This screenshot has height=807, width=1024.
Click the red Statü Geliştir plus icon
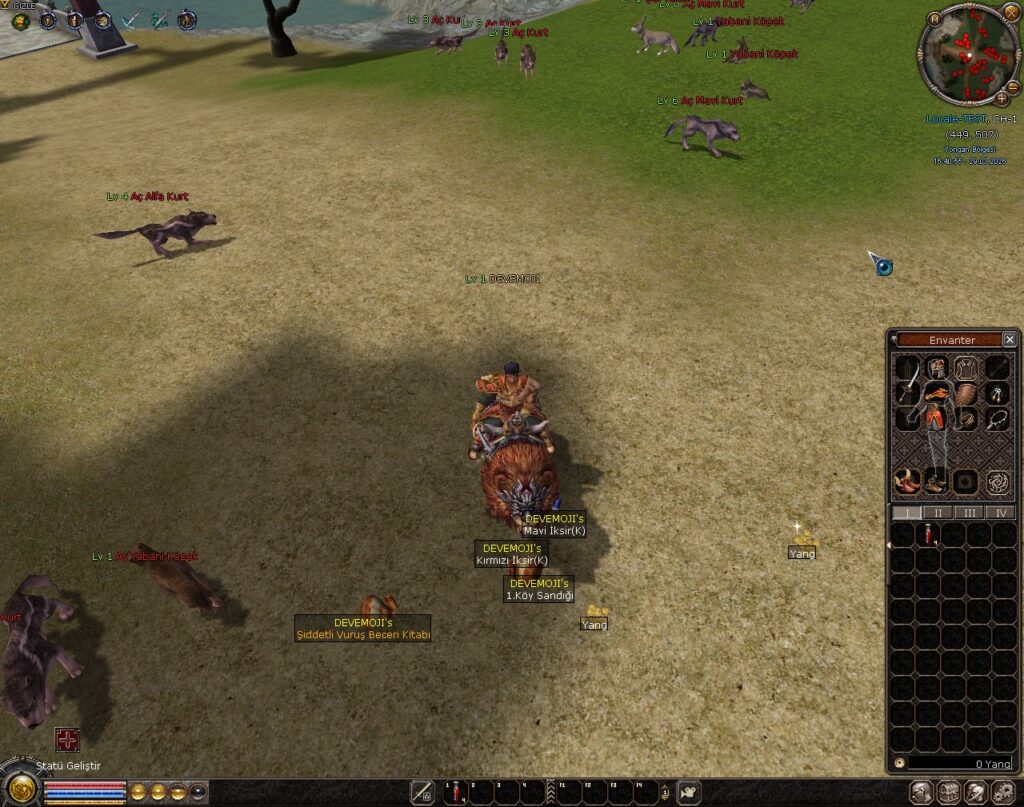[67, 740]
